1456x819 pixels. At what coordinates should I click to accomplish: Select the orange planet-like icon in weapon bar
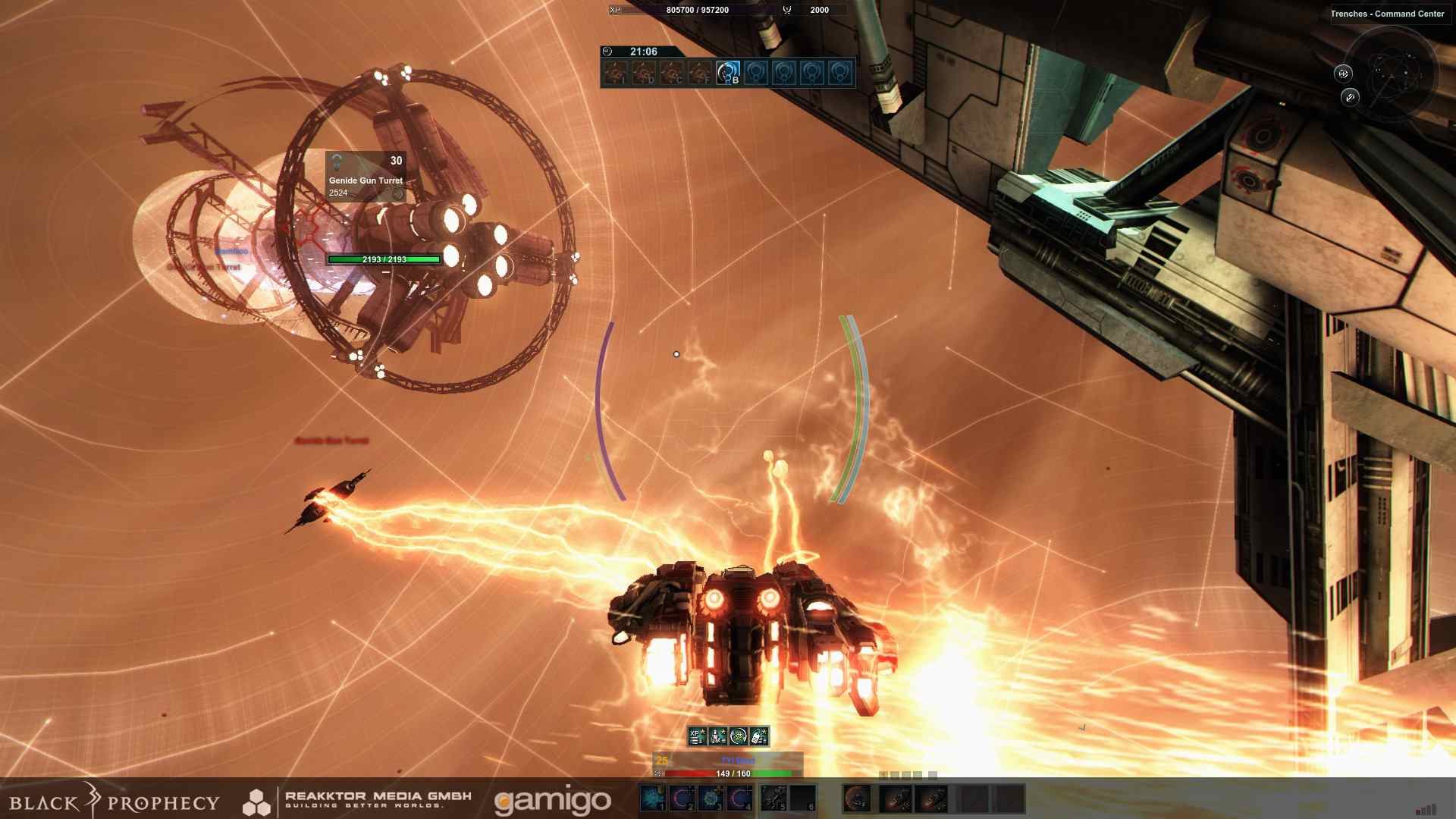point(857,799)
